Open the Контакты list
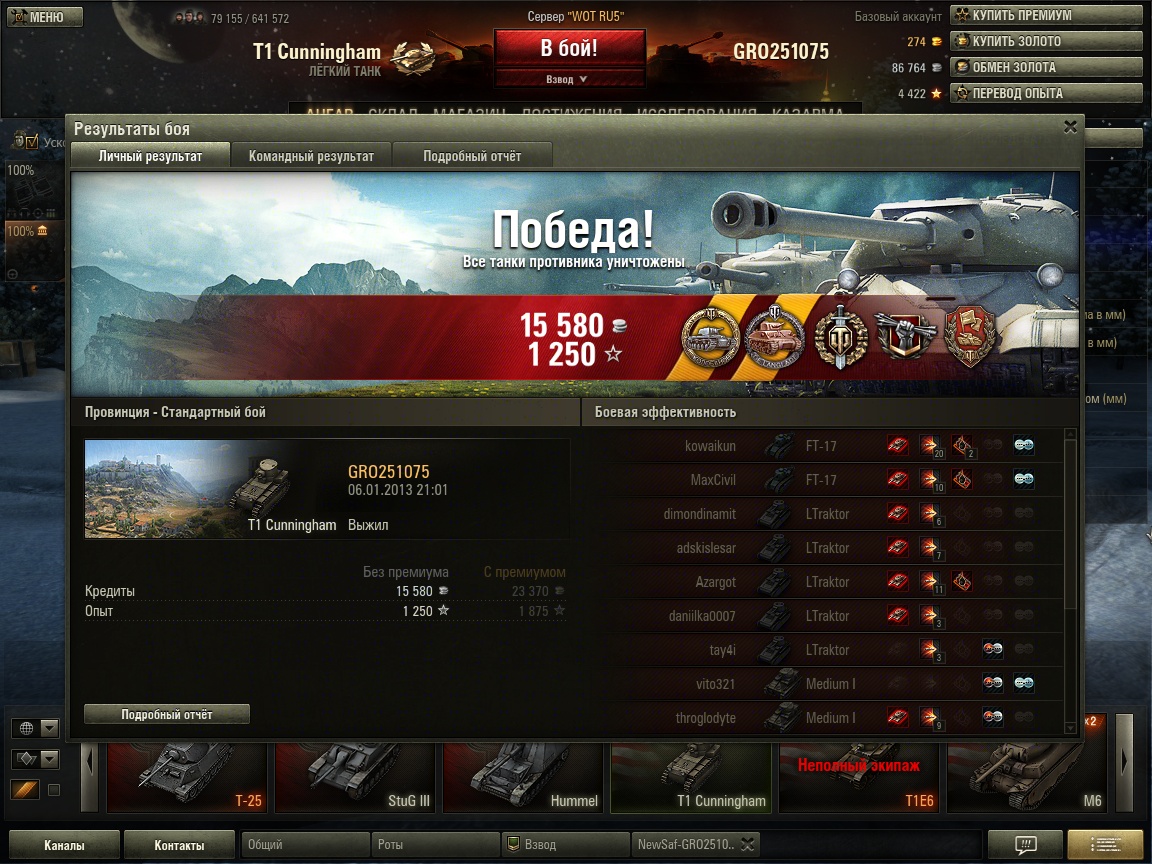The width and height of the screenshot is (1152, 864). coord(180,845)
